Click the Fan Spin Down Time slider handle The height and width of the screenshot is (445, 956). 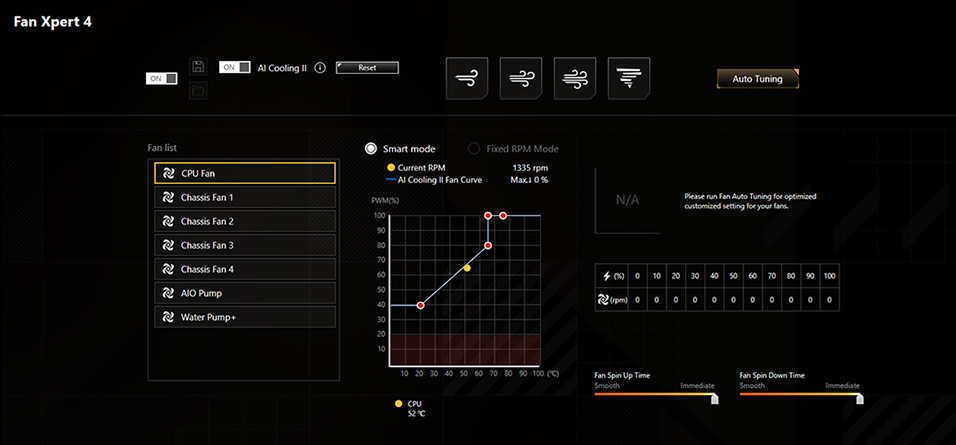pos(860,397)
